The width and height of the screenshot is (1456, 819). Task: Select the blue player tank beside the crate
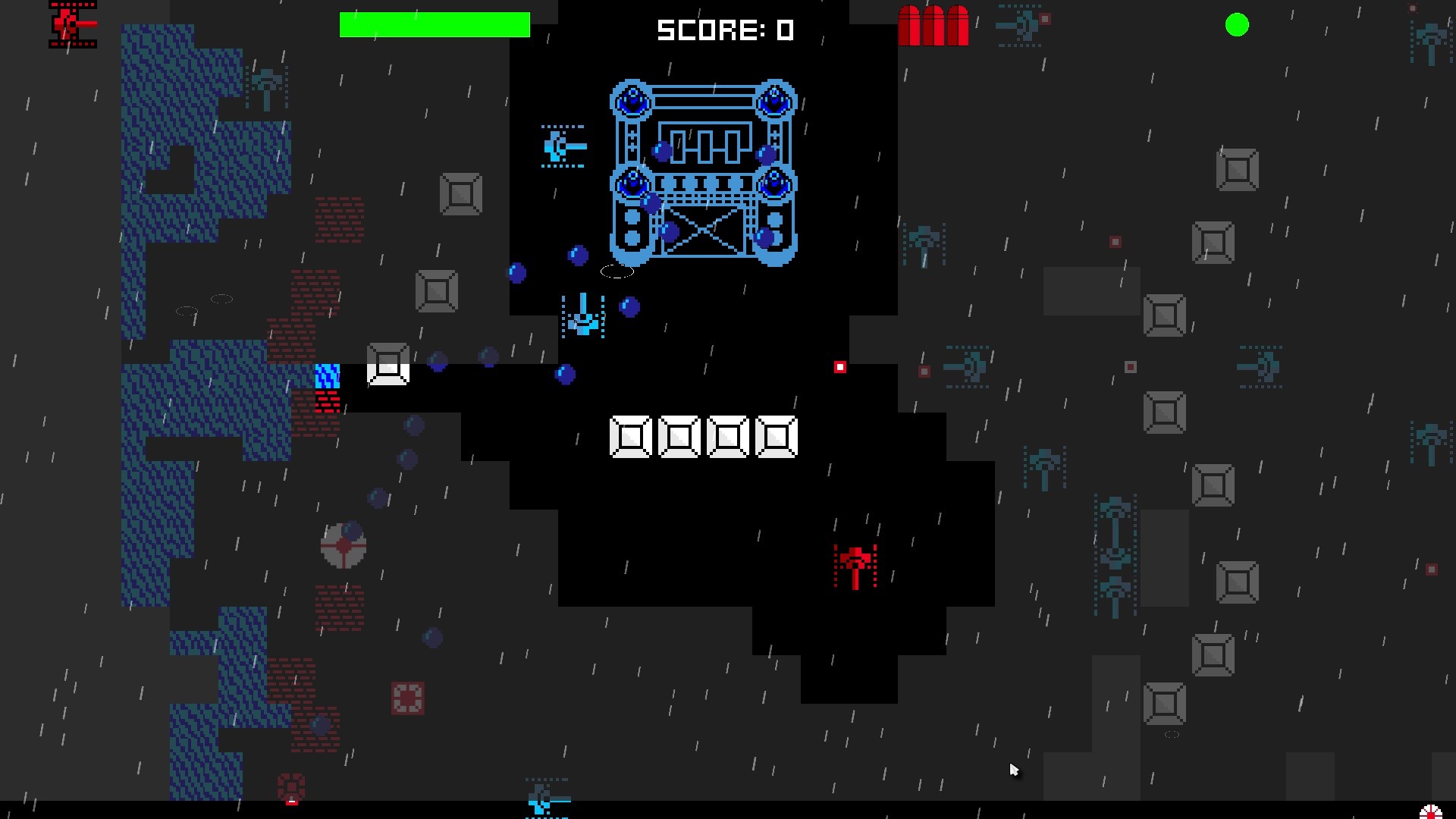click(328, 377)
